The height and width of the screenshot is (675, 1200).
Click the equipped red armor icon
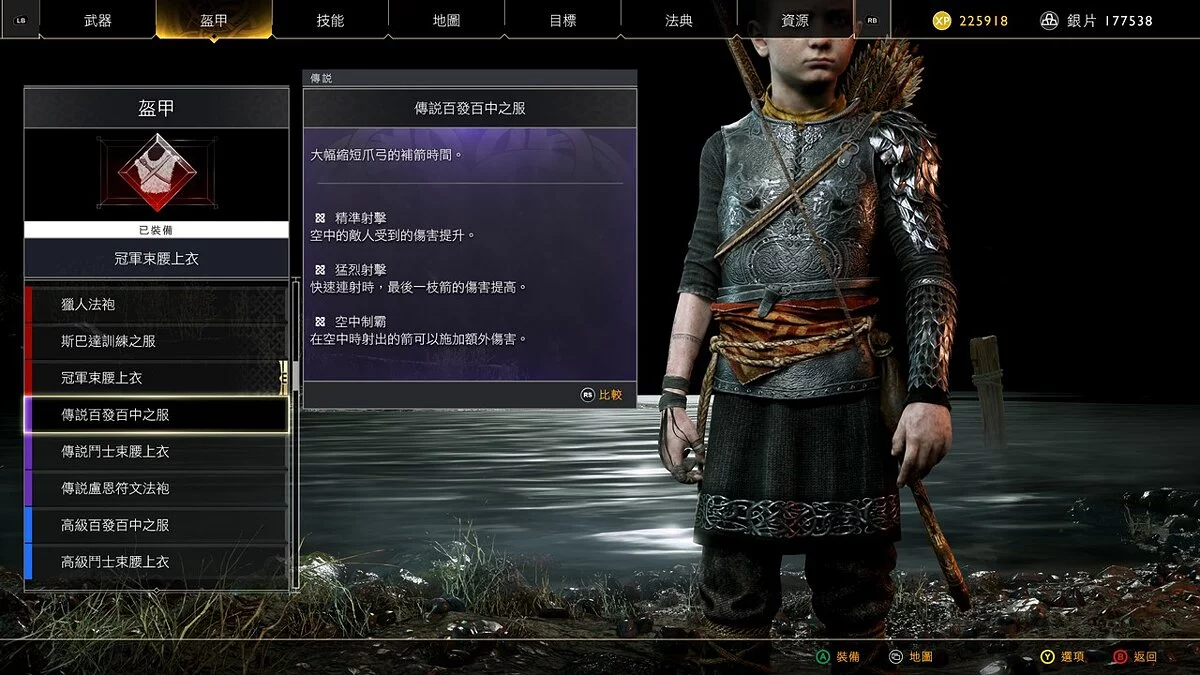pyautogui.click(x=156, y=174)
